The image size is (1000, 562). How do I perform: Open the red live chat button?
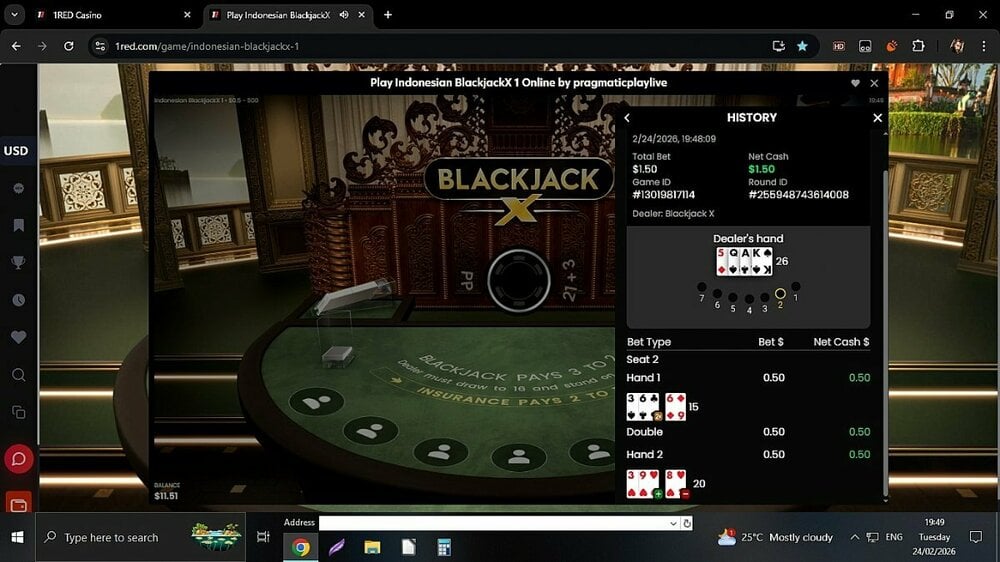[18, 459]
